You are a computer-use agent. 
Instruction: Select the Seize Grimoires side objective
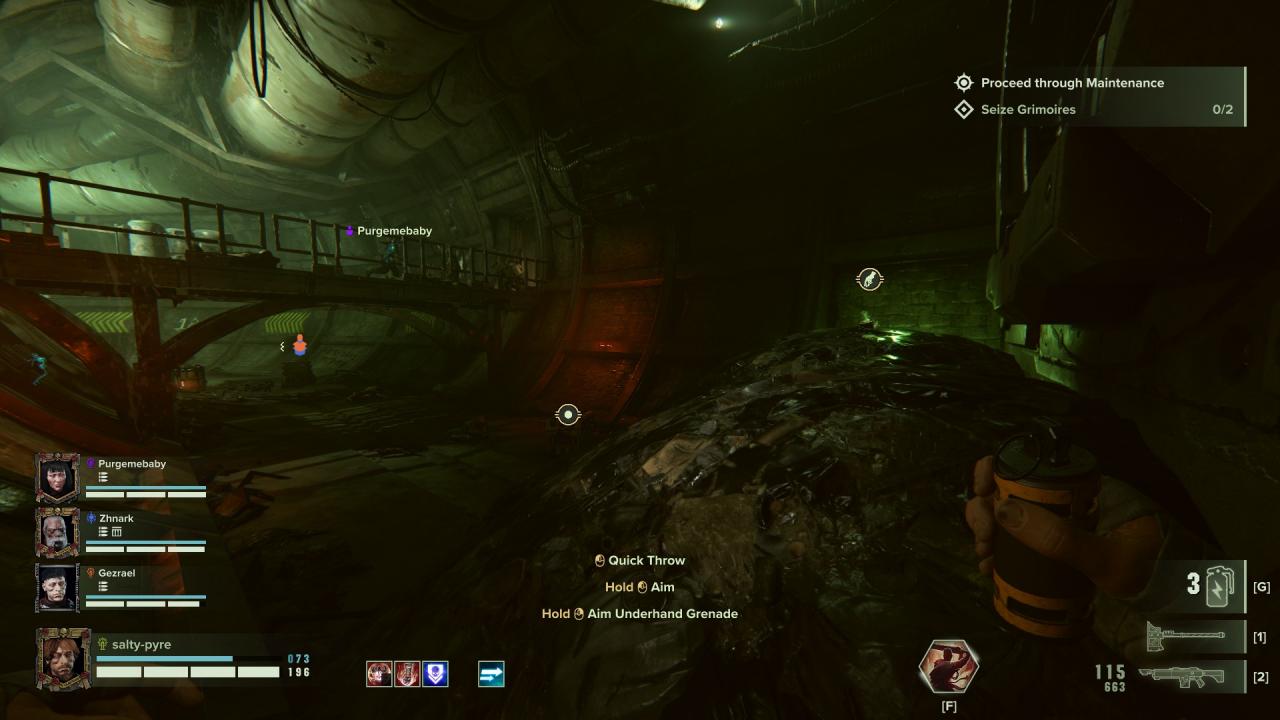pyautogui.click(x=1028, y=109)
